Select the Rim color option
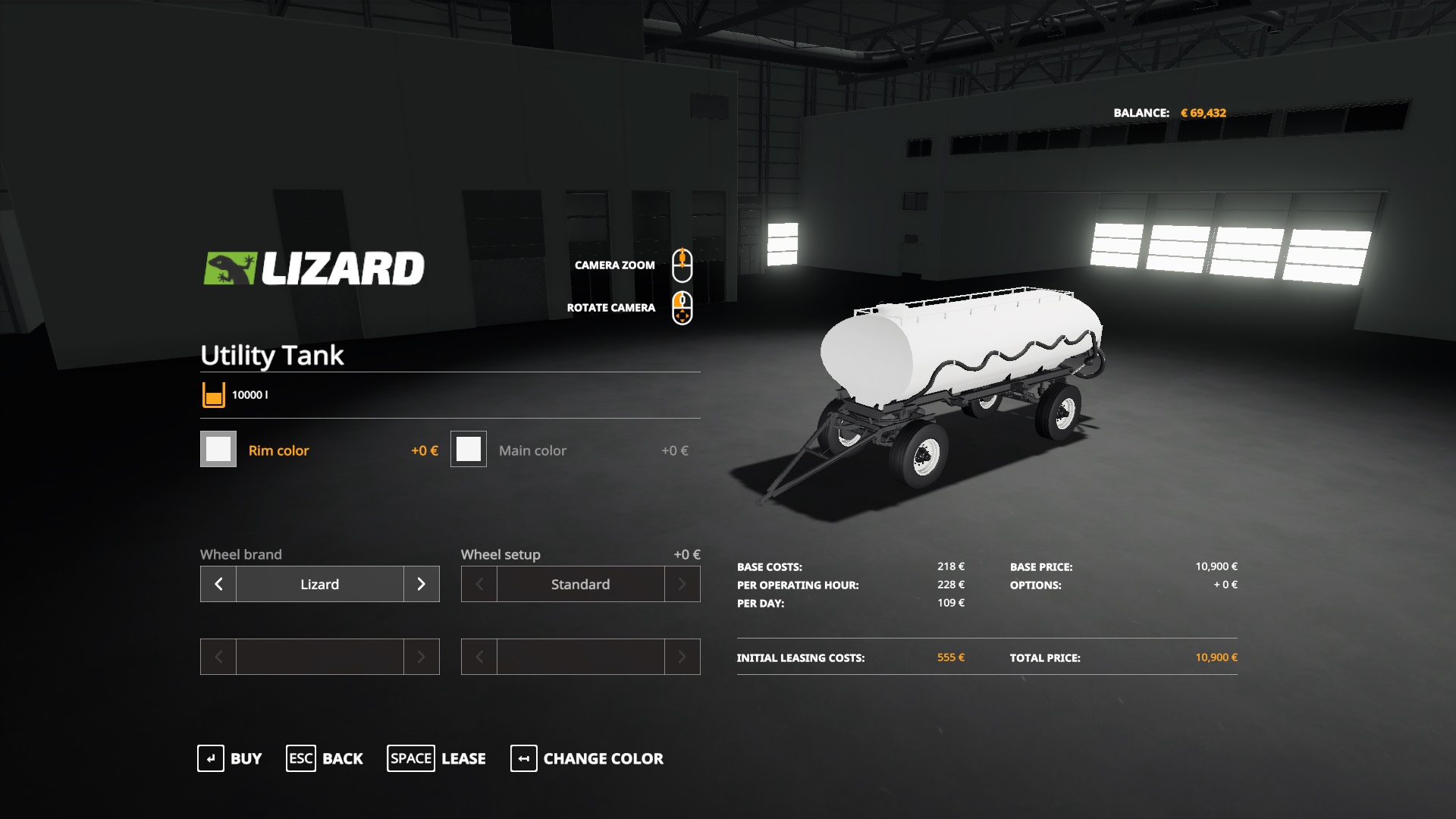 [x=278, y=450]
